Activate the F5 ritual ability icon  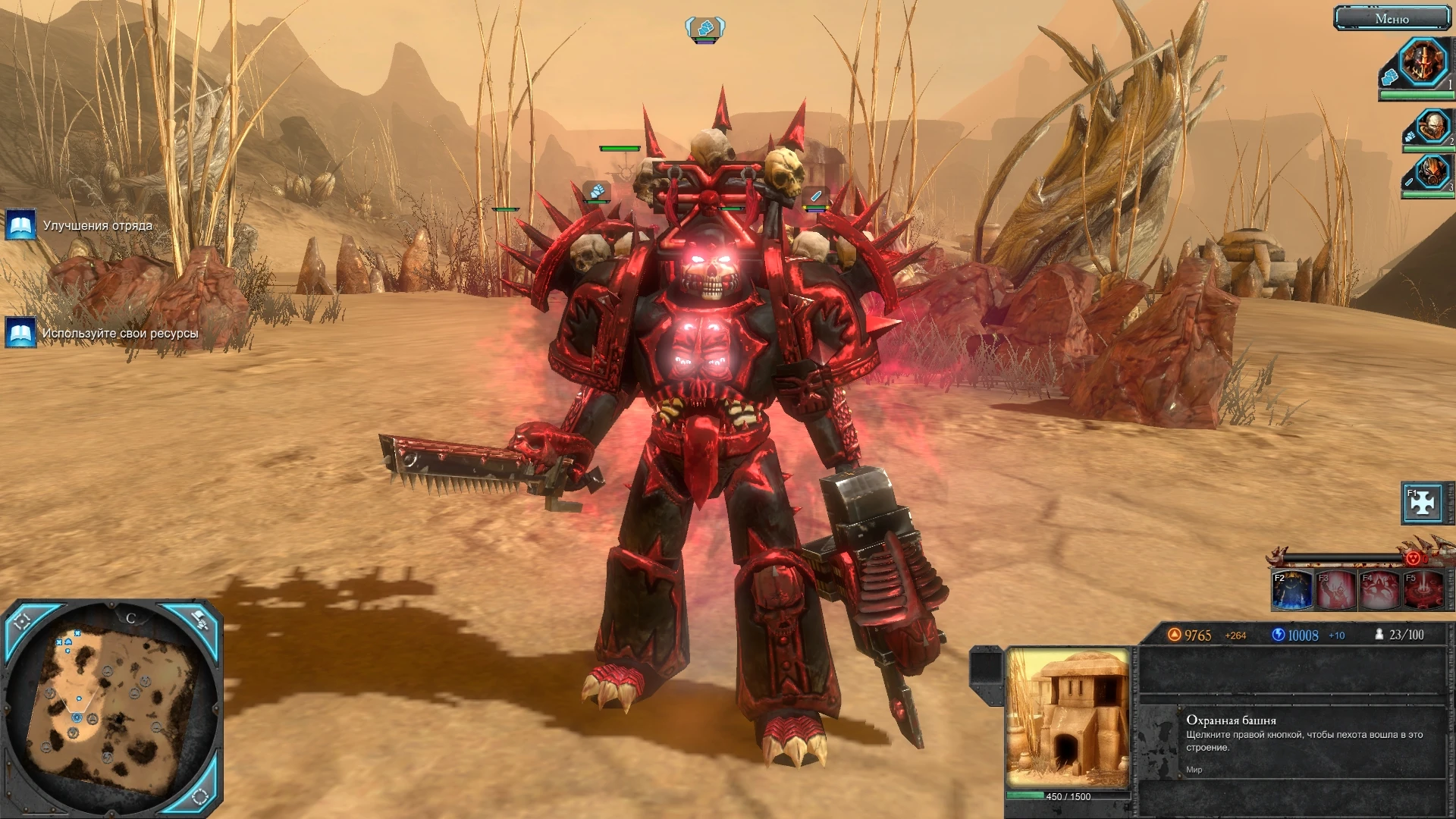pos(1423,591)
